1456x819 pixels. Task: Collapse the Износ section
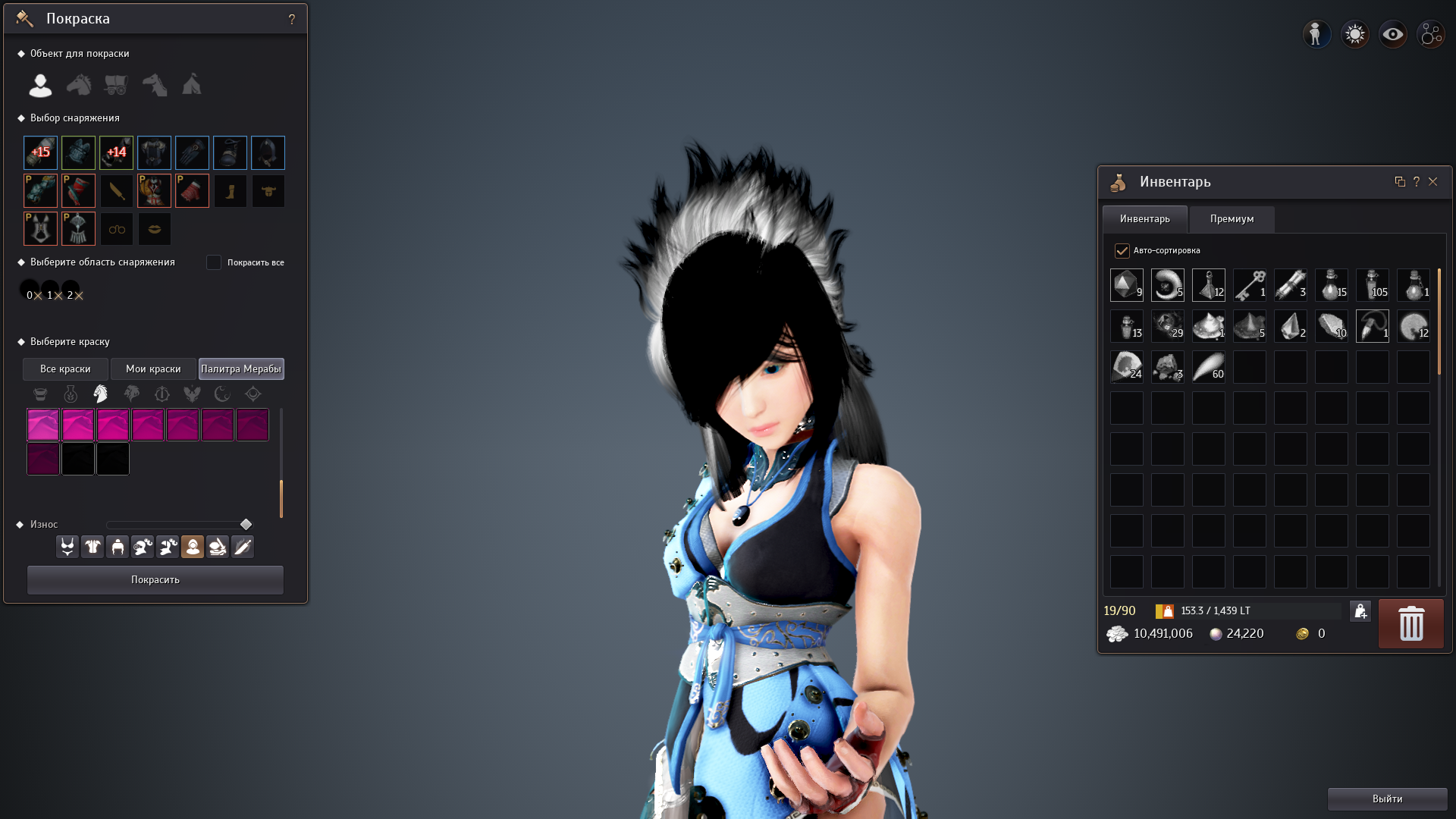coord(19,524)
